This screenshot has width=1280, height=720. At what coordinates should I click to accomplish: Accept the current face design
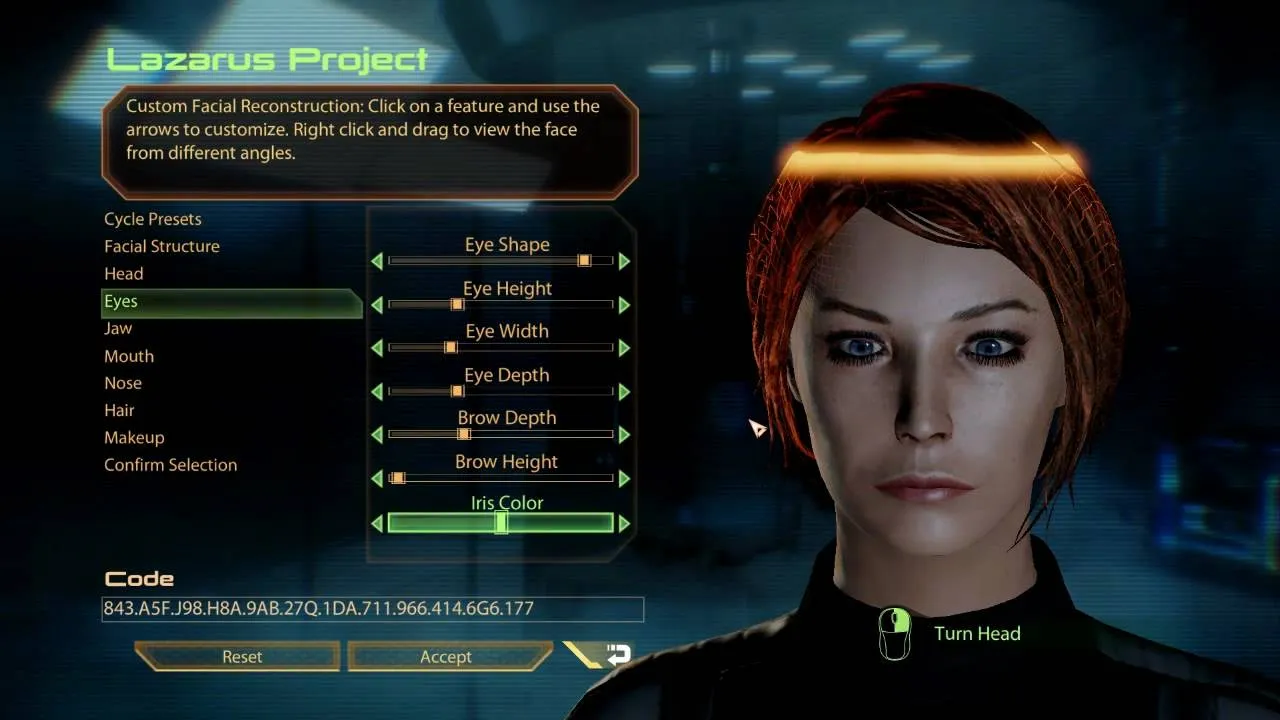point(446,657)
